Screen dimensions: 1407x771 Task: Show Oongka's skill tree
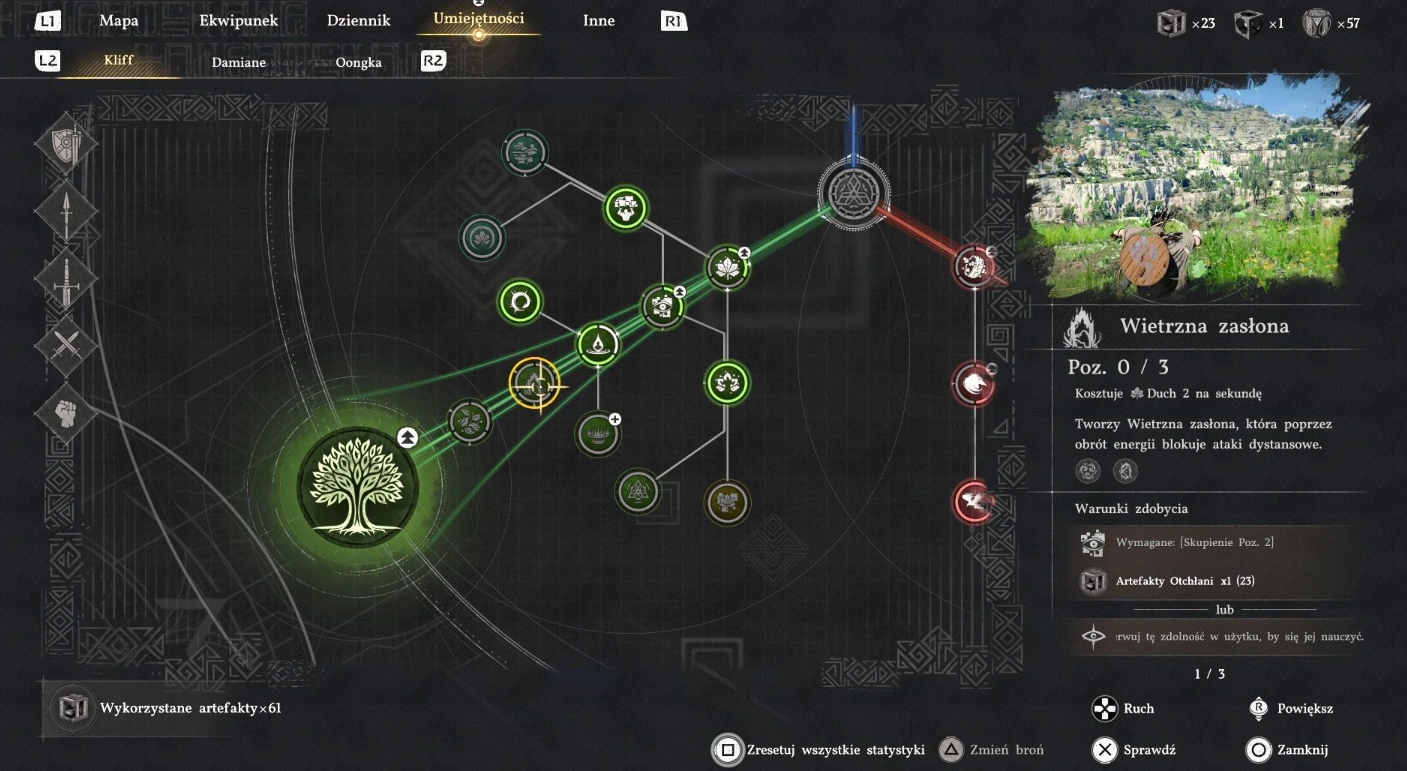pos(358,62)
